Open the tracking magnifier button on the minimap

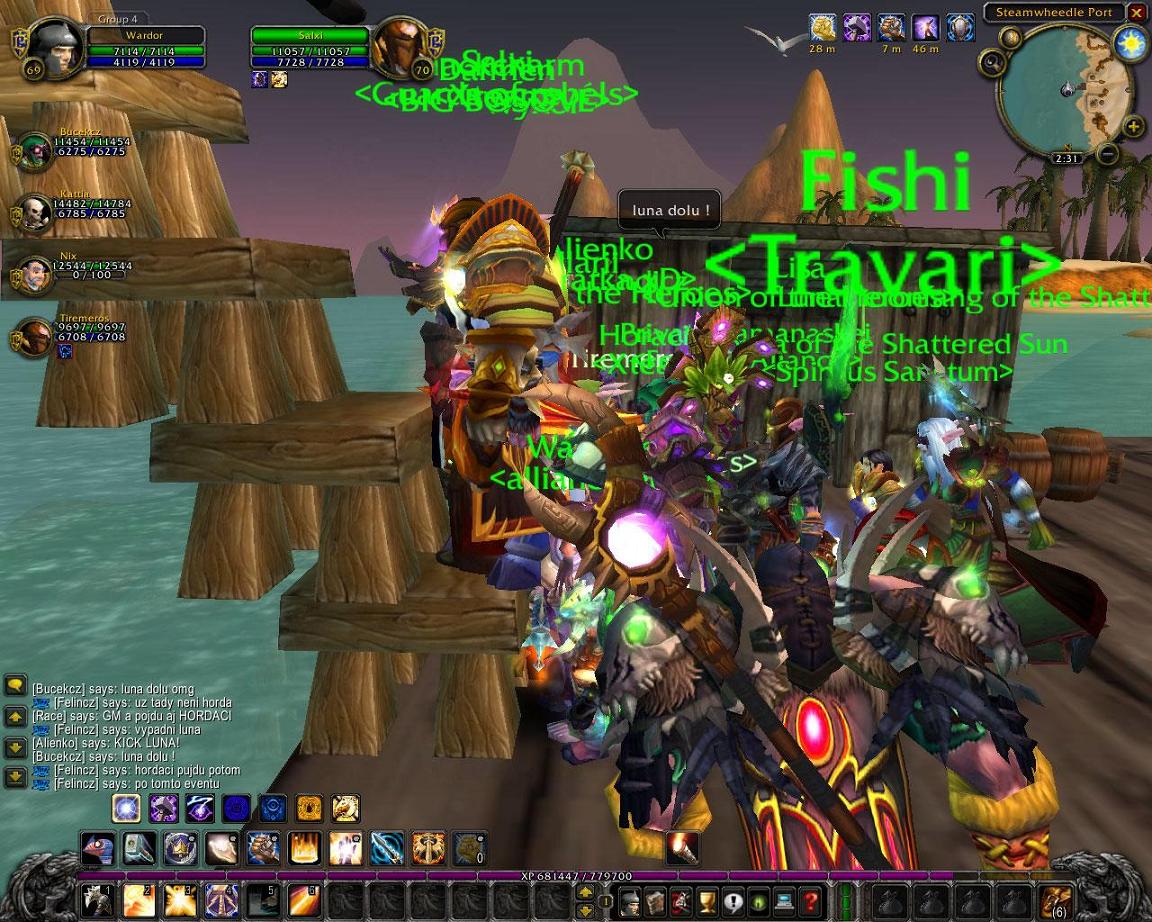click(992, 64)
